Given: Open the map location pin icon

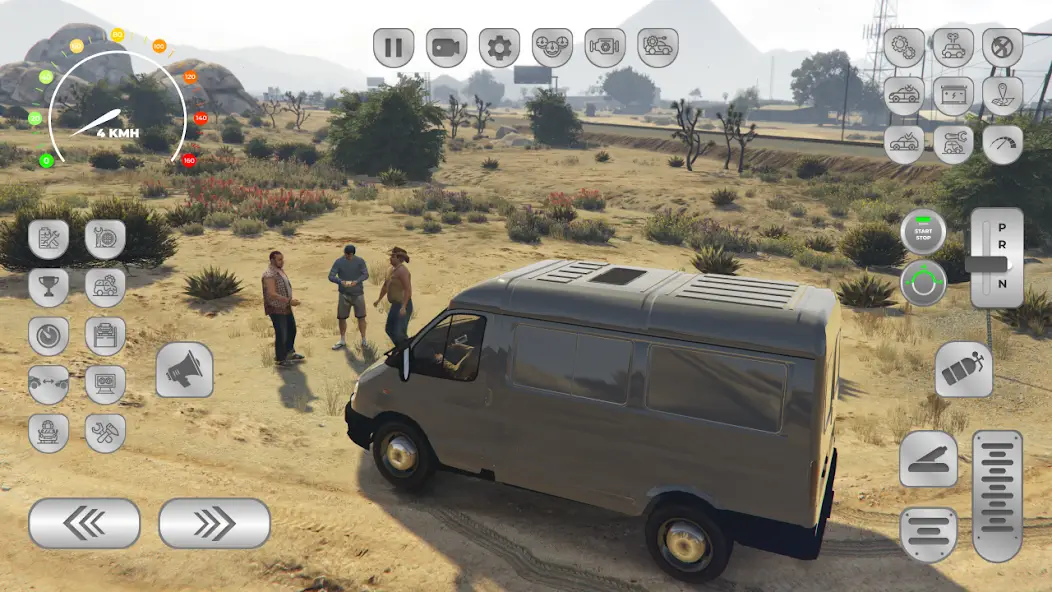Looking at the screenshot, I should [x=1002, y=96].
